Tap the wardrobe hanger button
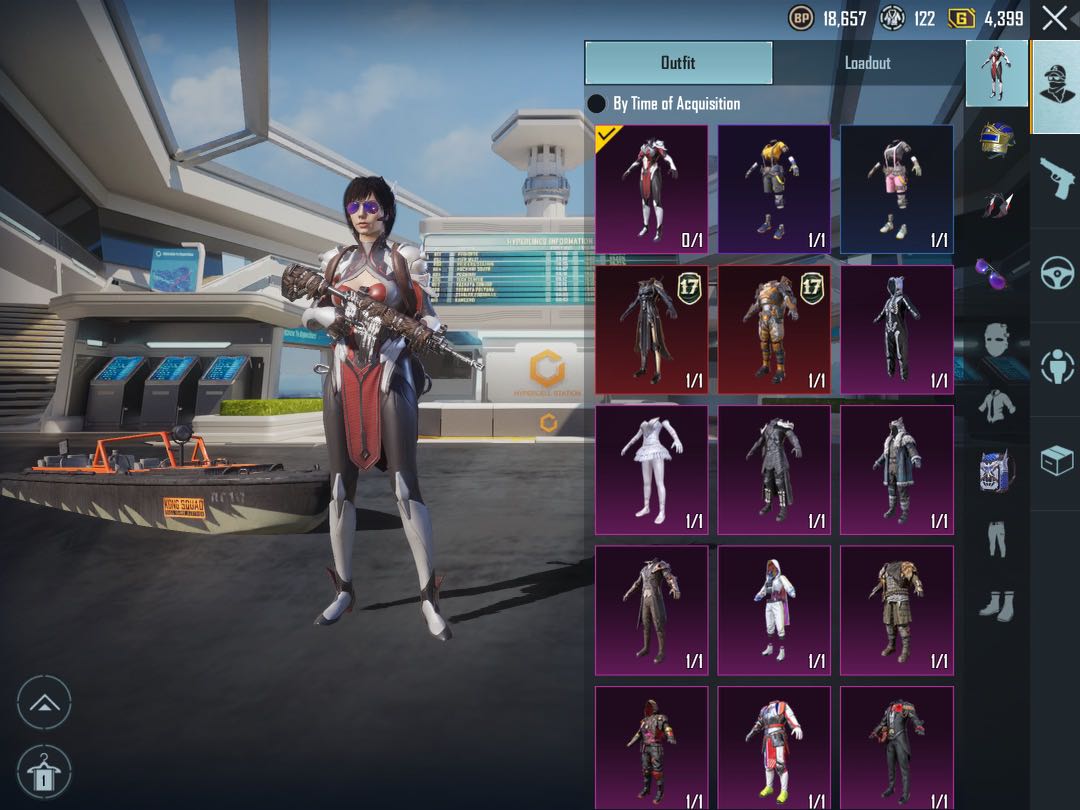 tap(44, 772)
